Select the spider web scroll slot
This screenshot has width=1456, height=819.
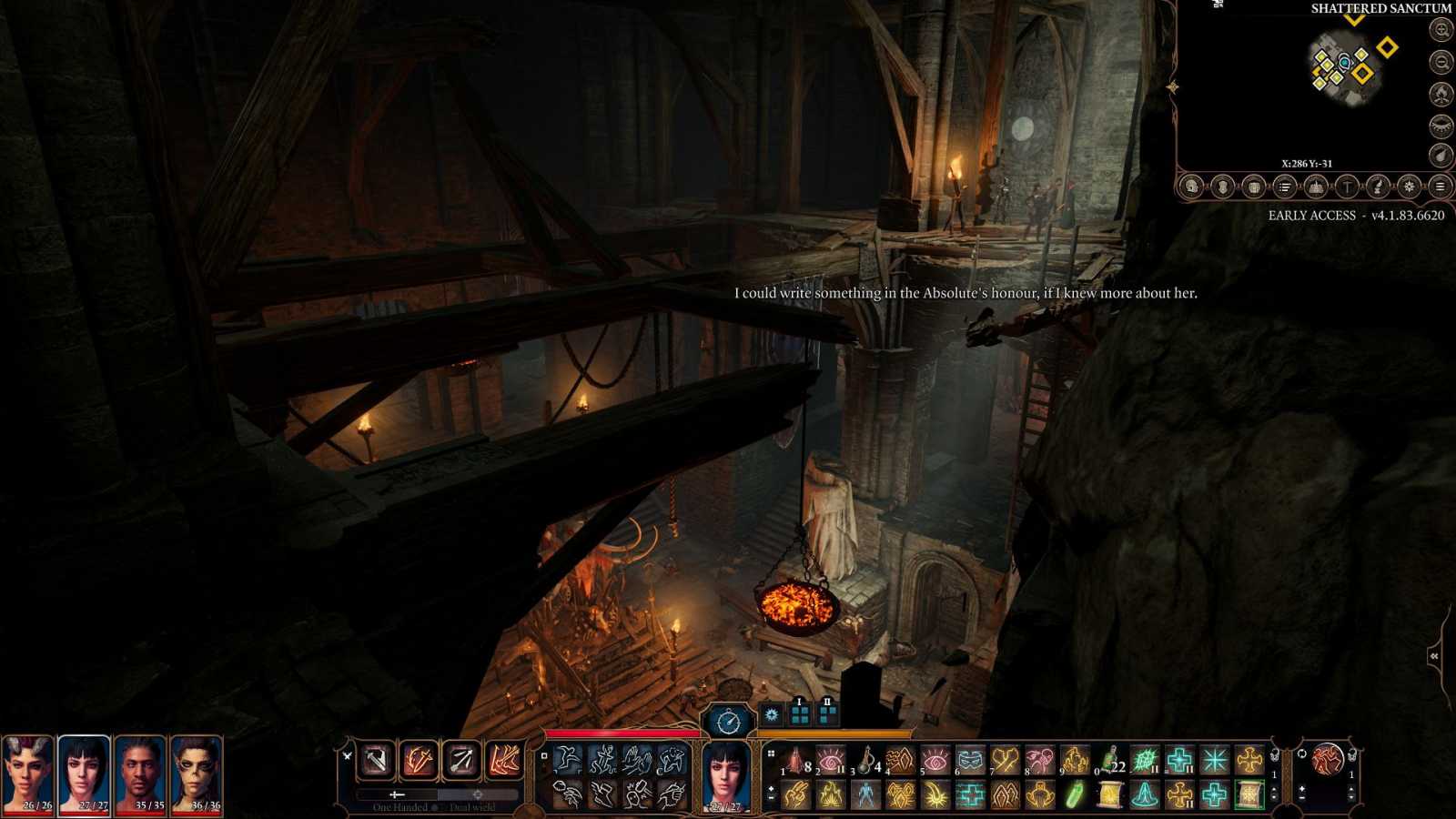pos(1249,795)
